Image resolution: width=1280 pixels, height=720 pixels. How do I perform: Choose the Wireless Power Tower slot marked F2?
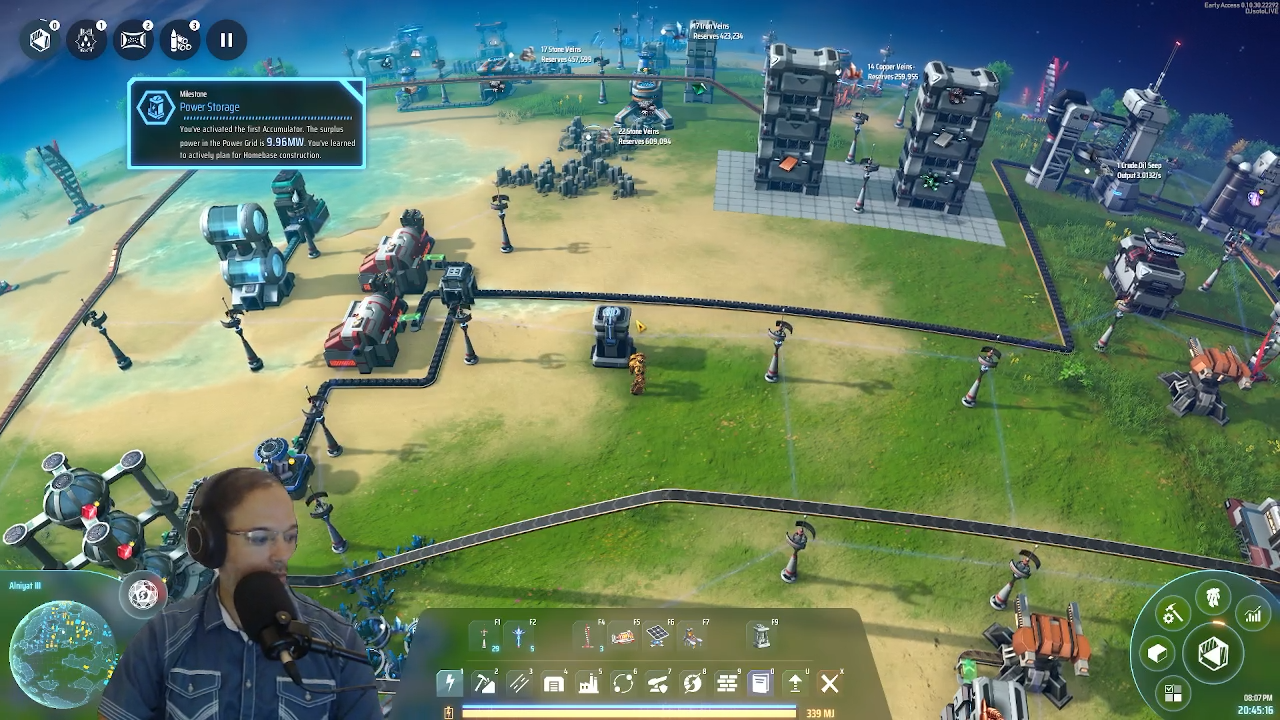point(519,636)
